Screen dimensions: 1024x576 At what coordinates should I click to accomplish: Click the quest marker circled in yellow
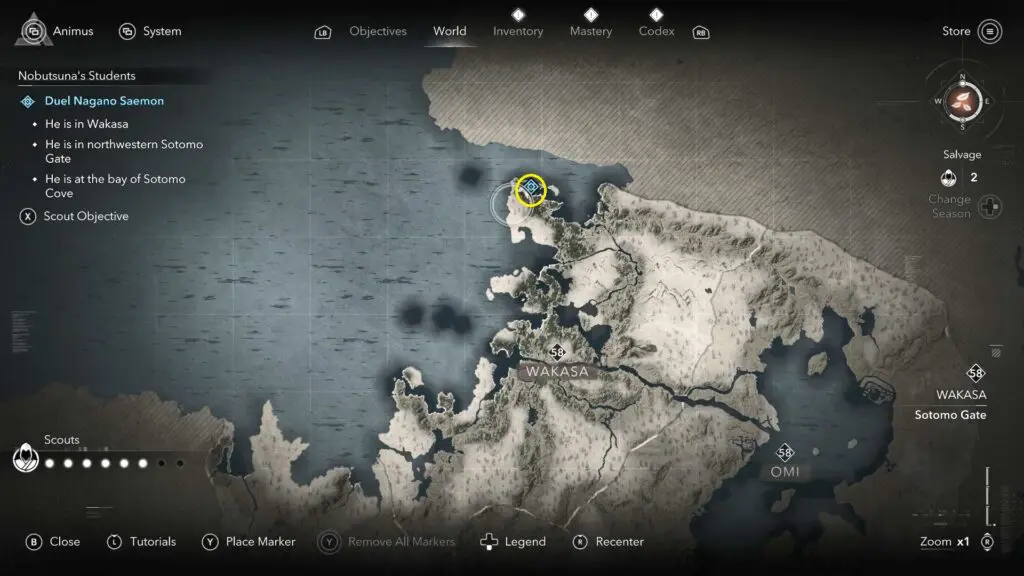point(531,188)
